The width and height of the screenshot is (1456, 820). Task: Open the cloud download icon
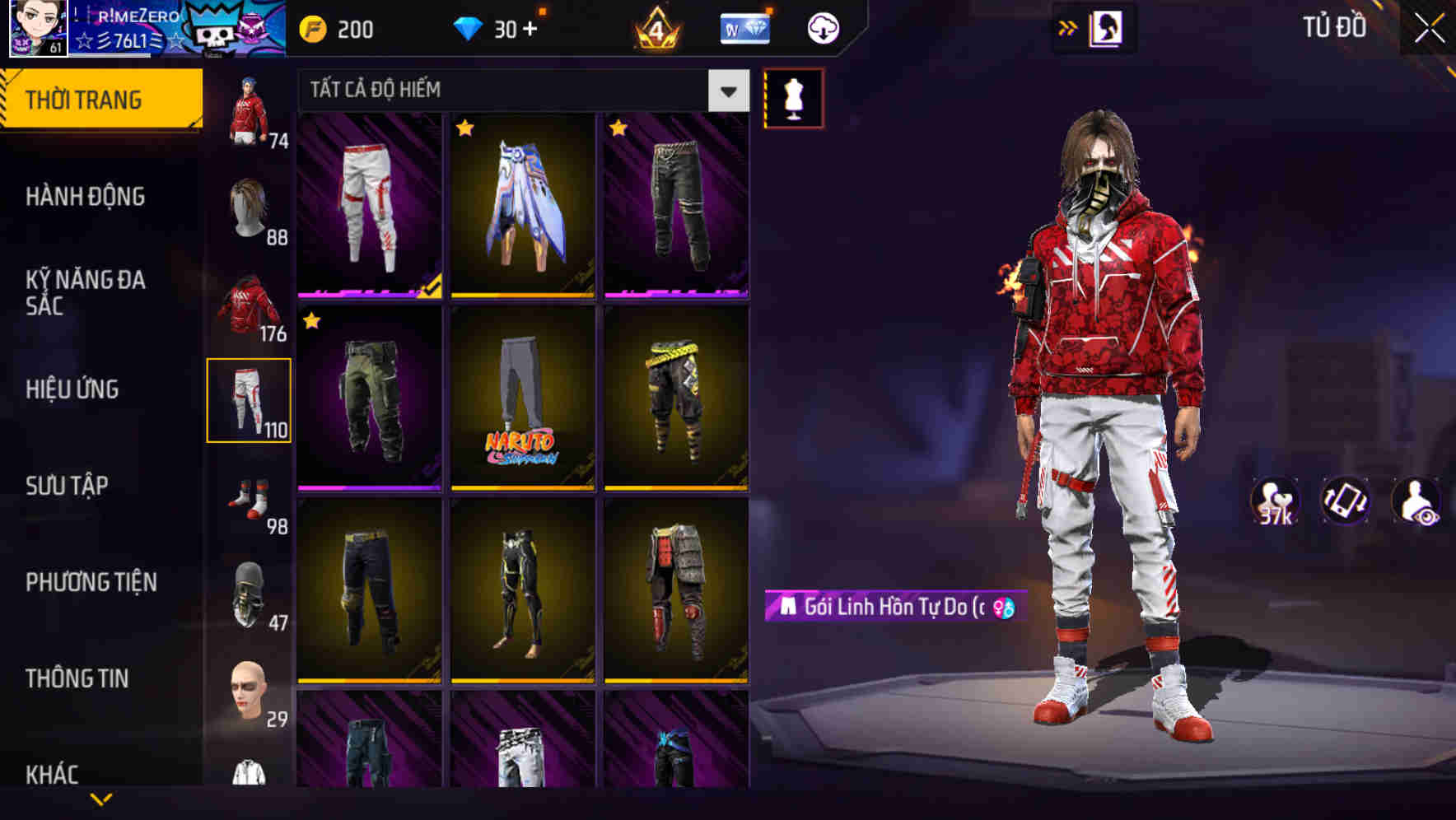pyautogui.click(x=824, y=27)
